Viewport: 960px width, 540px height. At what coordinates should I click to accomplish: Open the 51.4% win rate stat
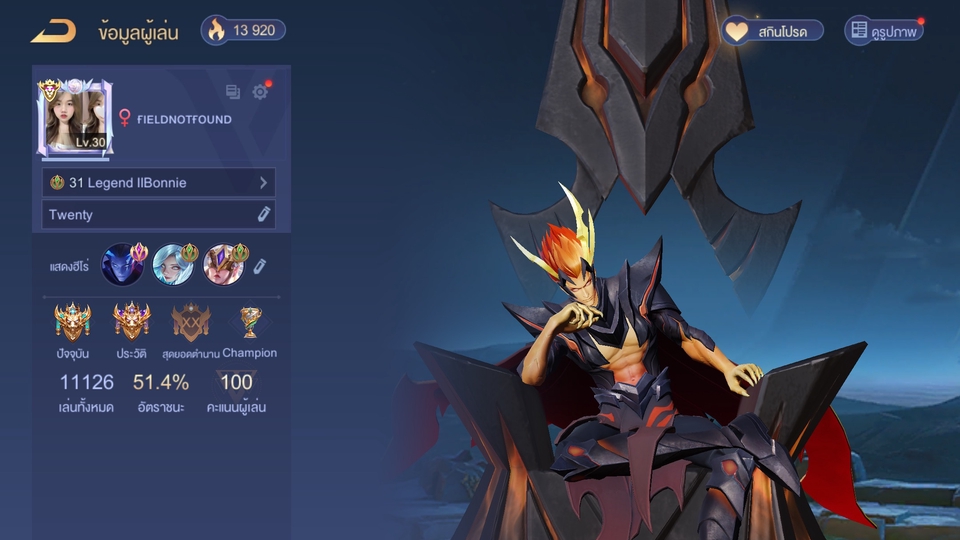point(160,383)
